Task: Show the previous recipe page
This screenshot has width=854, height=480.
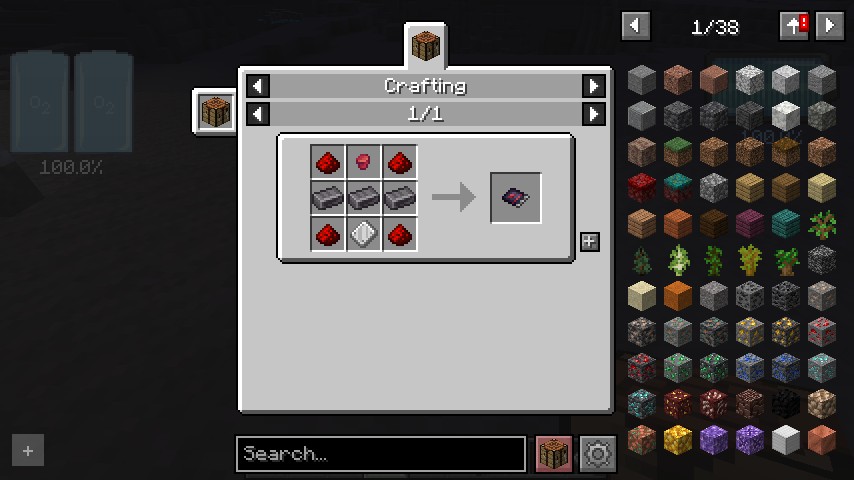Action: click(x=258, y=114)
